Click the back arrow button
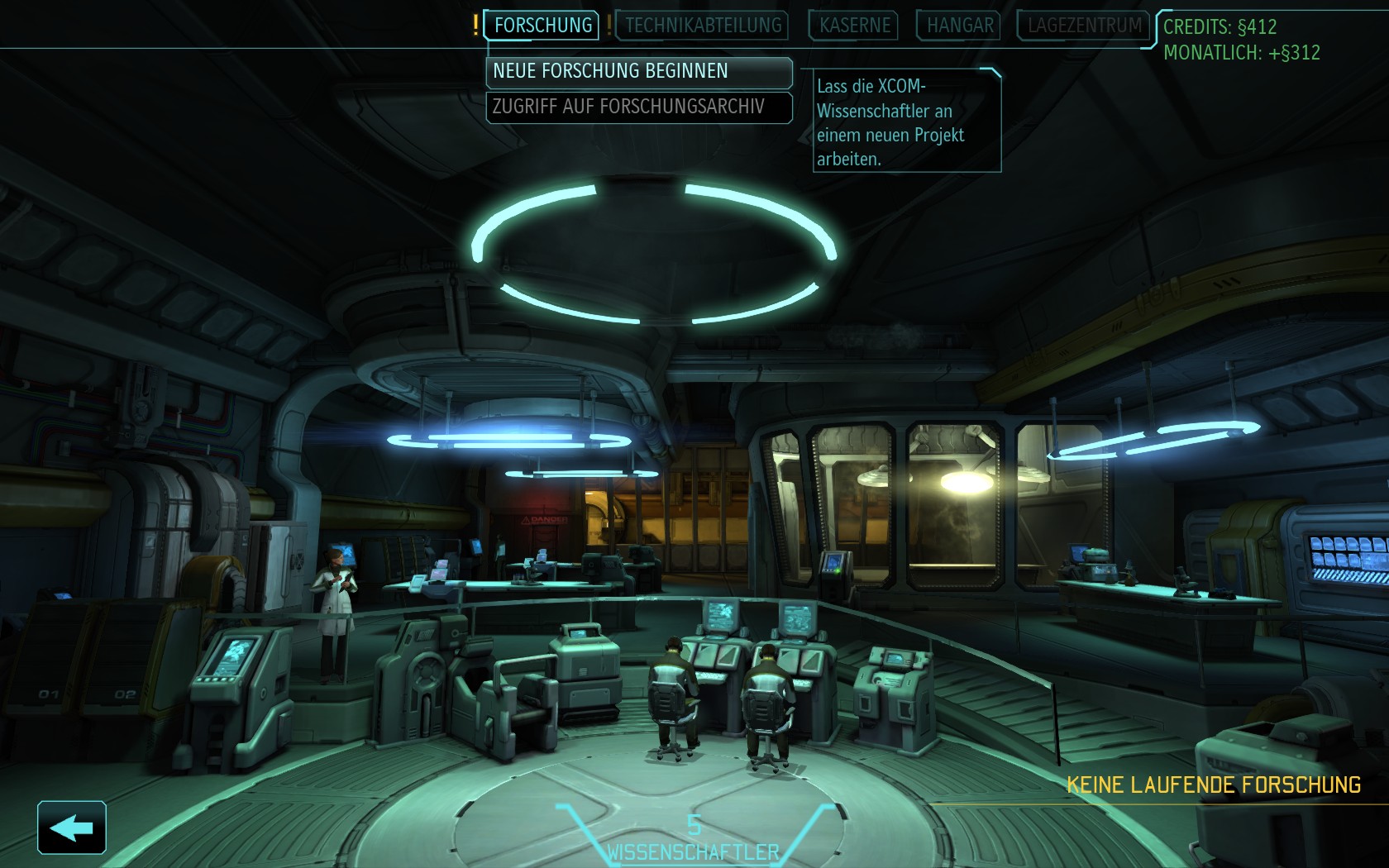1389x868 pixels. click(72, 827)
